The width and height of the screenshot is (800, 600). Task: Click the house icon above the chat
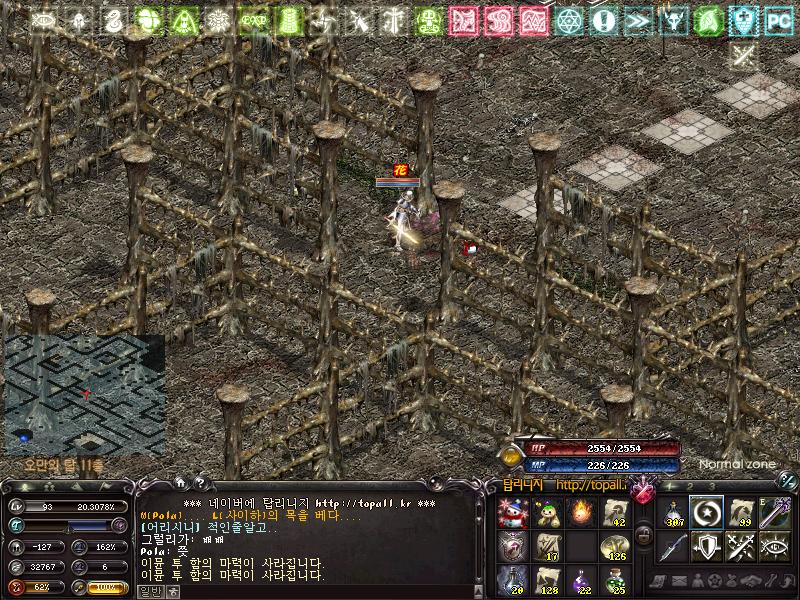click(180, 483)
